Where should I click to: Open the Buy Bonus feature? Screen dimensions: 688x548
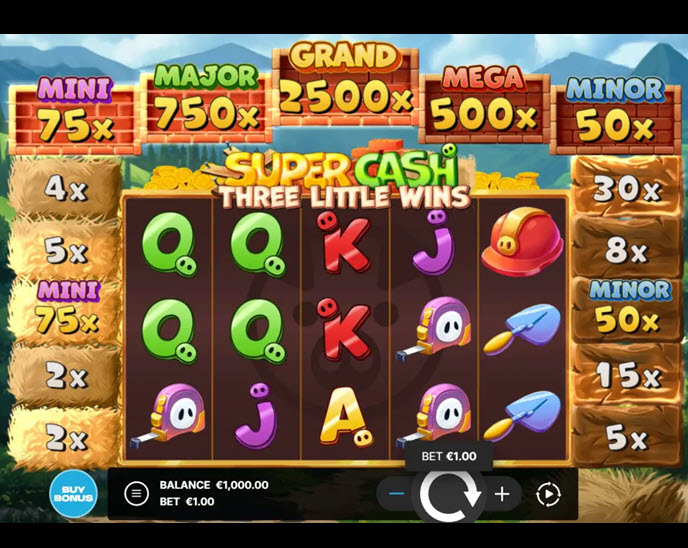[73, 493]
